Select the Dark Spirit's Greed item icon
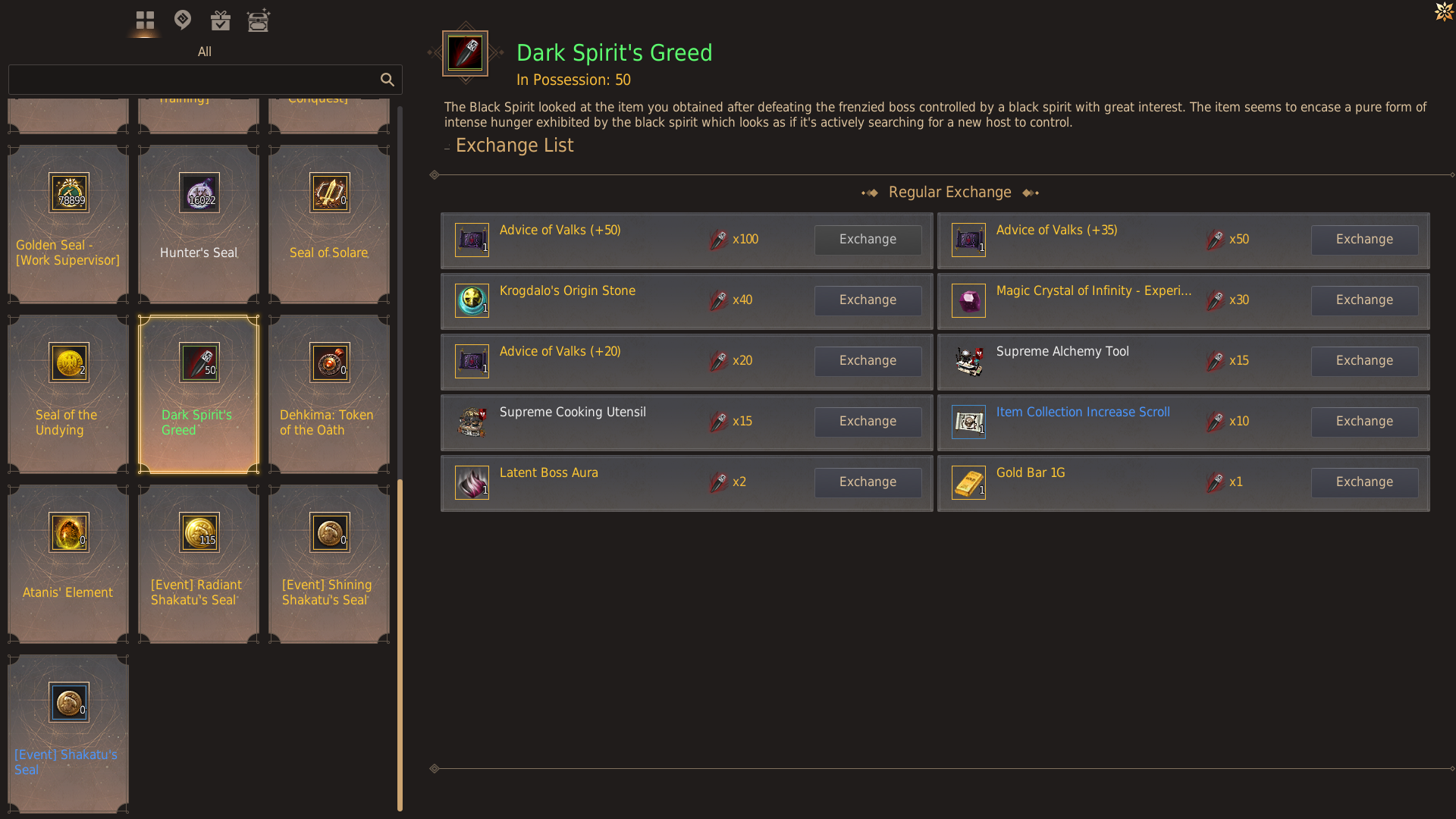 (x=198, y=362)
